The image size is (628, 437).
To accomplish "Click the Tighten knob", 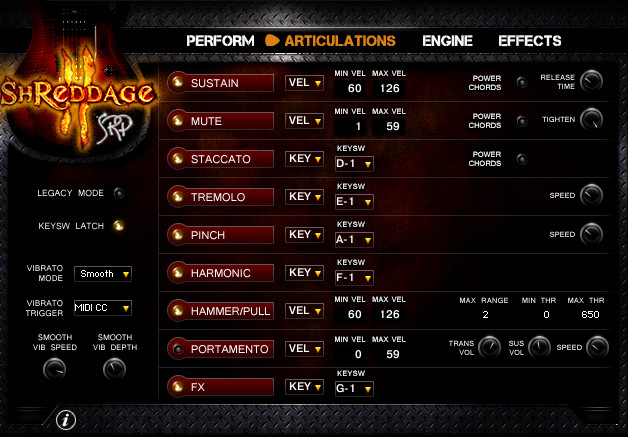I will [x=592, y=119].
